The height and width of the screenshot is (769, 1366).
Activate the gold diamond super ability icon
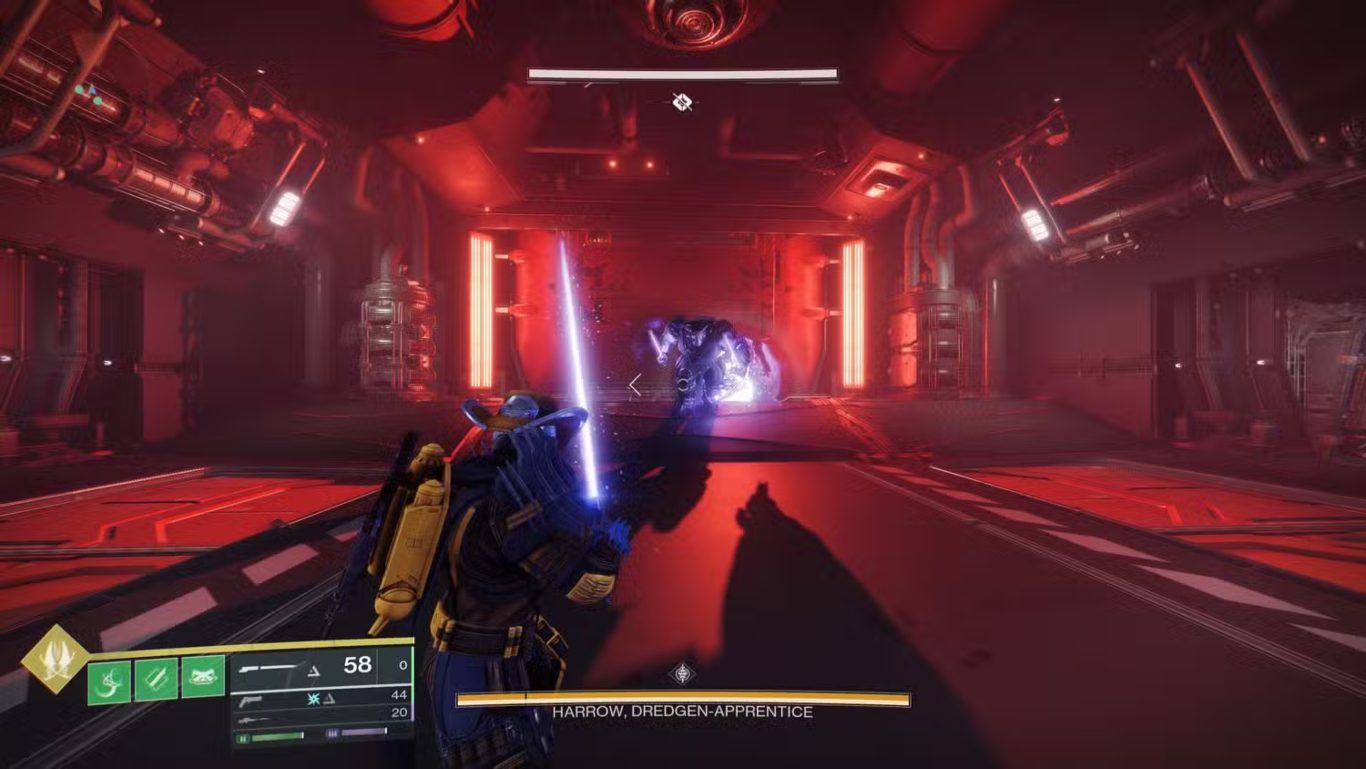[54, 658]
